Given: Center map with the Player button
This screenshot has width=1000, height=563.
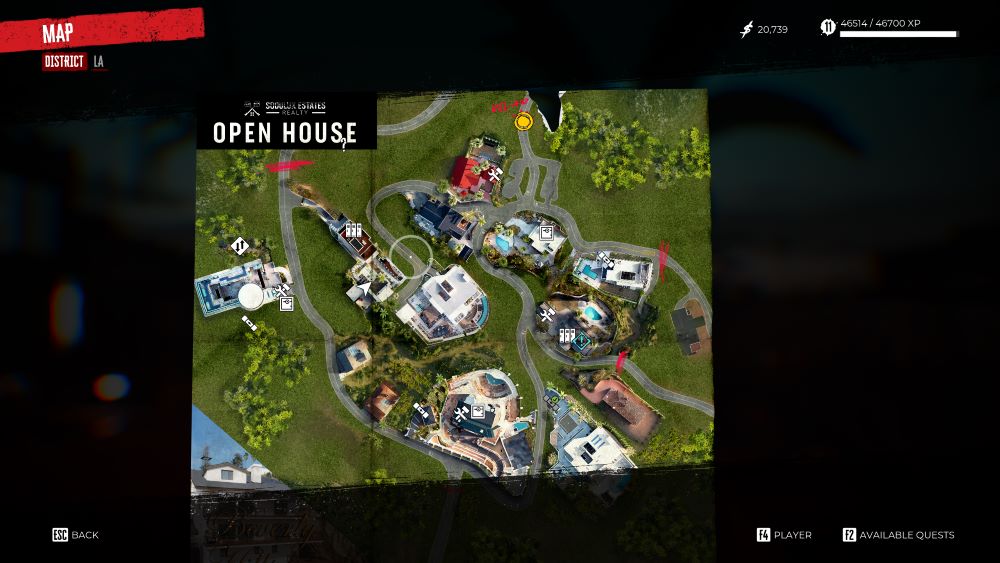Looking at the screenshot, I should pos(784,535).
